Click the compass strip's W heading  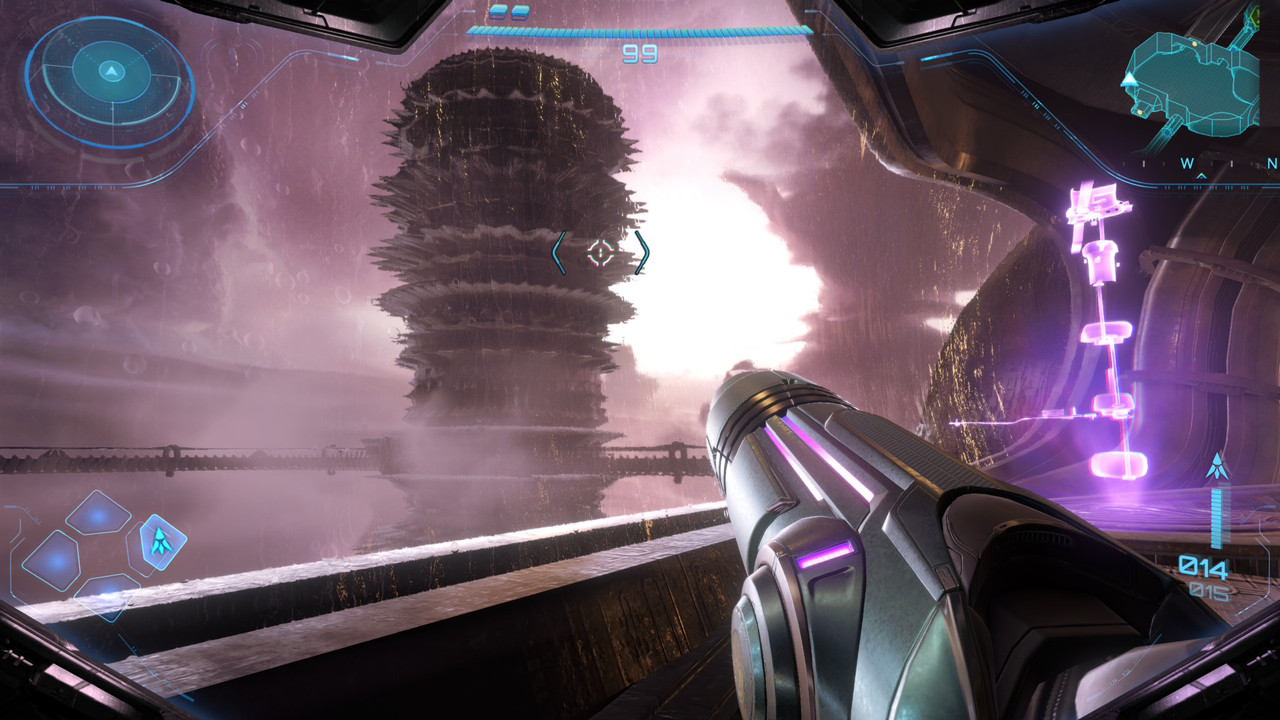1187,163
